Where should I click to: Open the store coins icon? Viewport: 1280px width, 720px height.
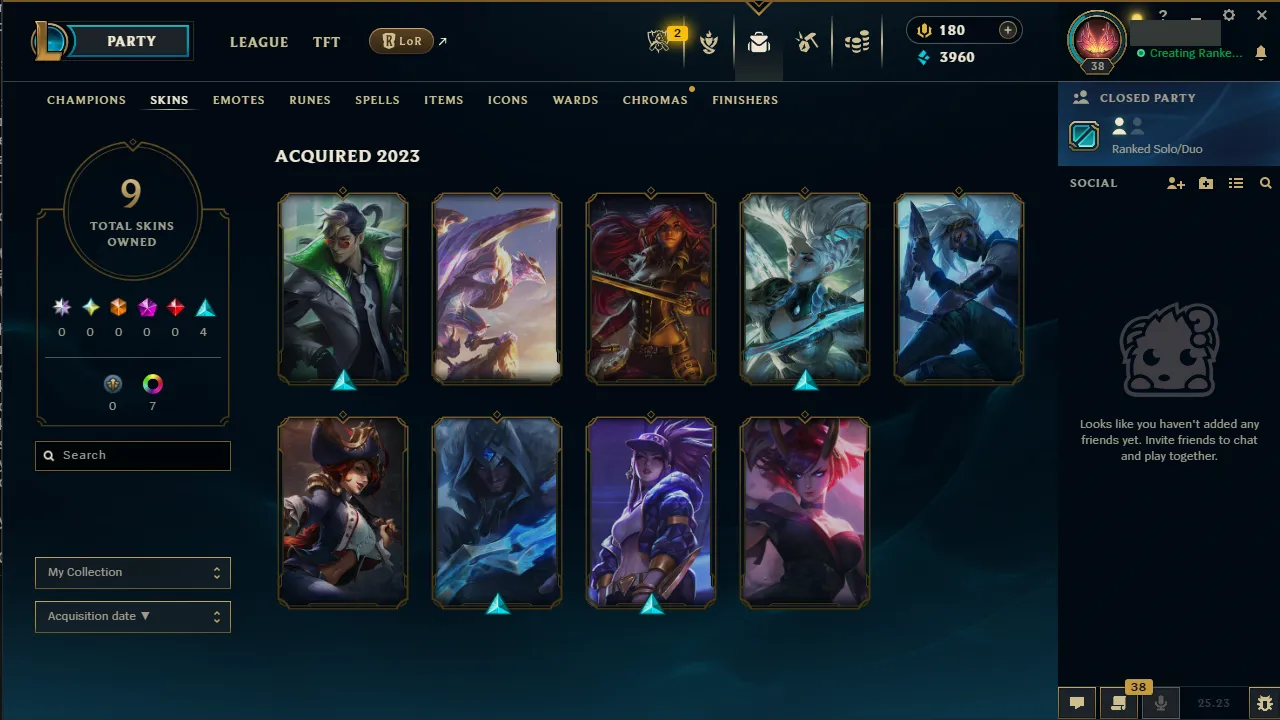[856, 42]
